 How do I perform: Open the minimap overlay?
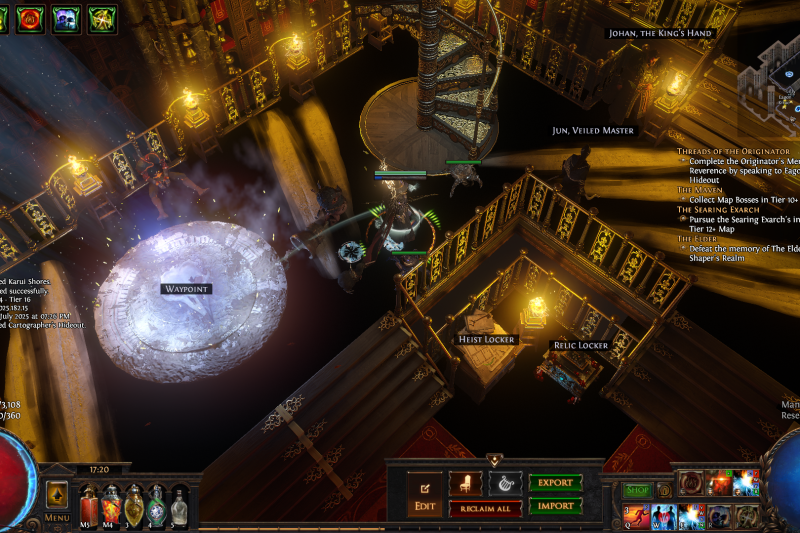[771, 78]
